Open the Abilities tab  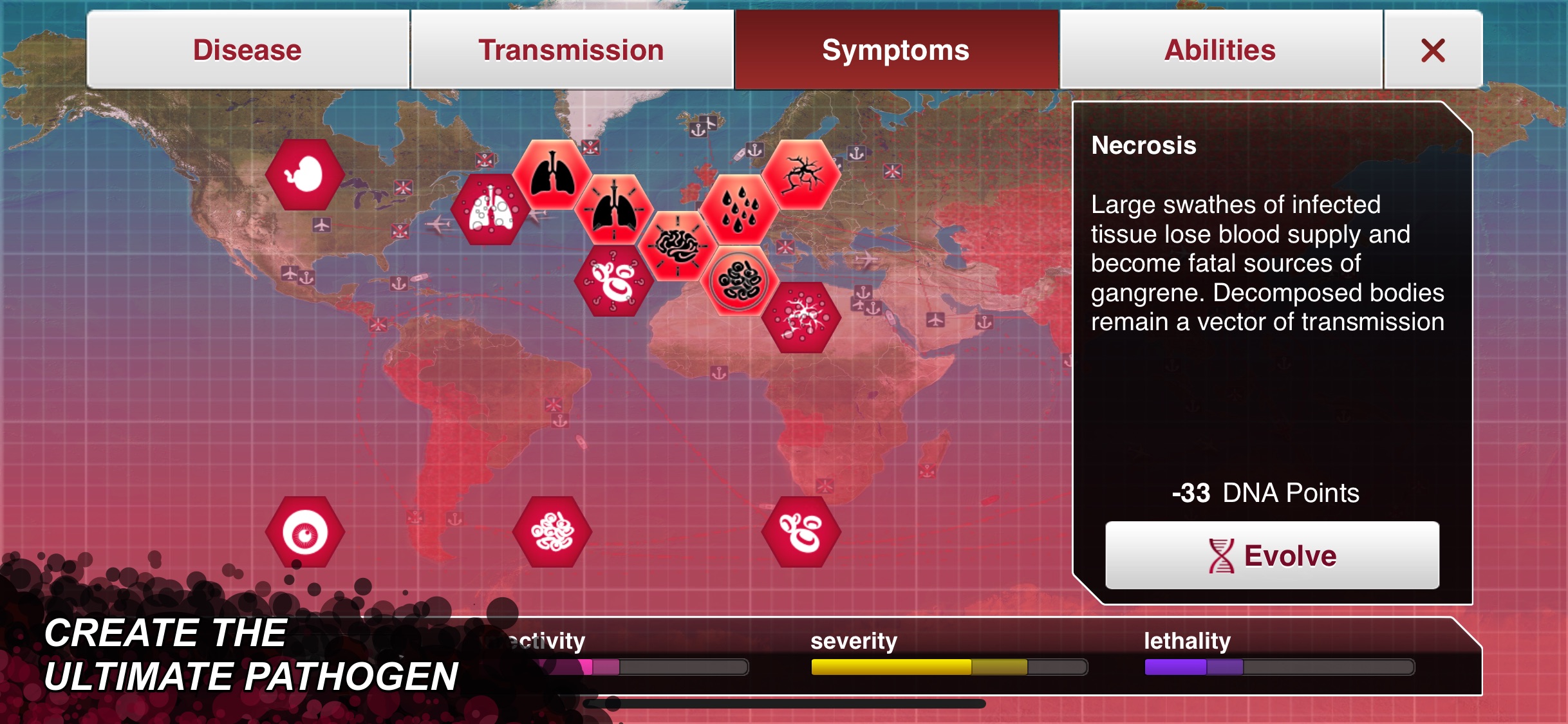(x=1220, y=49)
